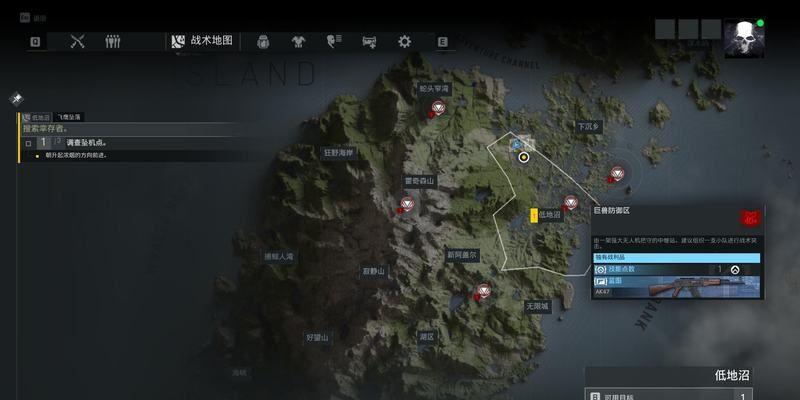Click the skull player avatar
800x400 pixels.
point(743,40)
